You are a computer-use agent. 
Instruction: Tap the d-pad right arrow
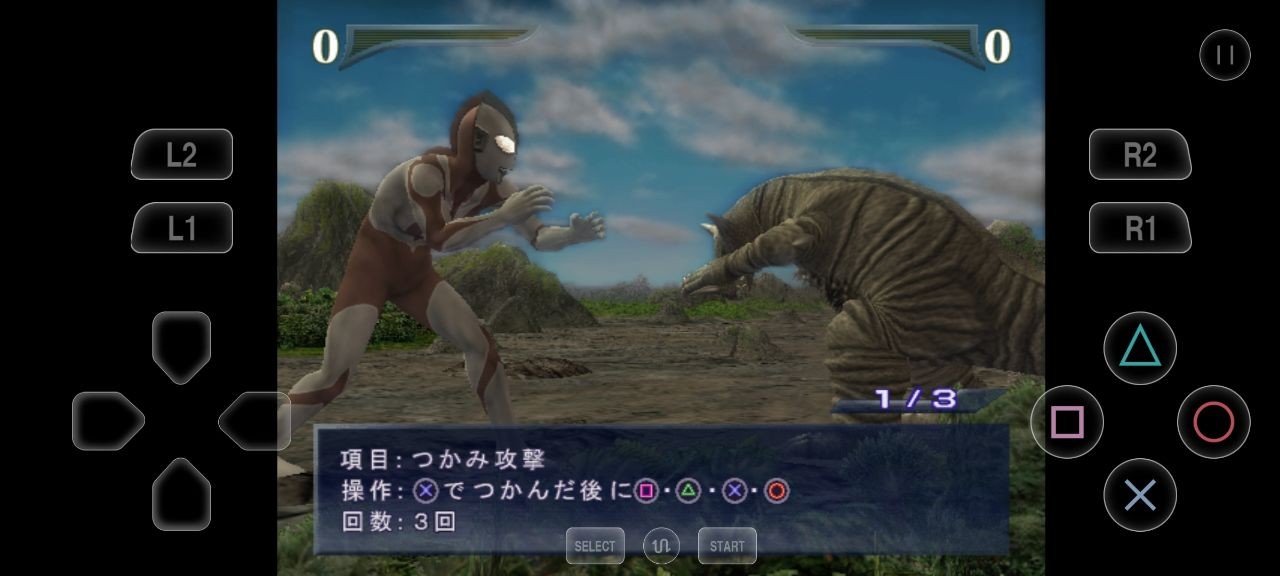pos(254,421)
